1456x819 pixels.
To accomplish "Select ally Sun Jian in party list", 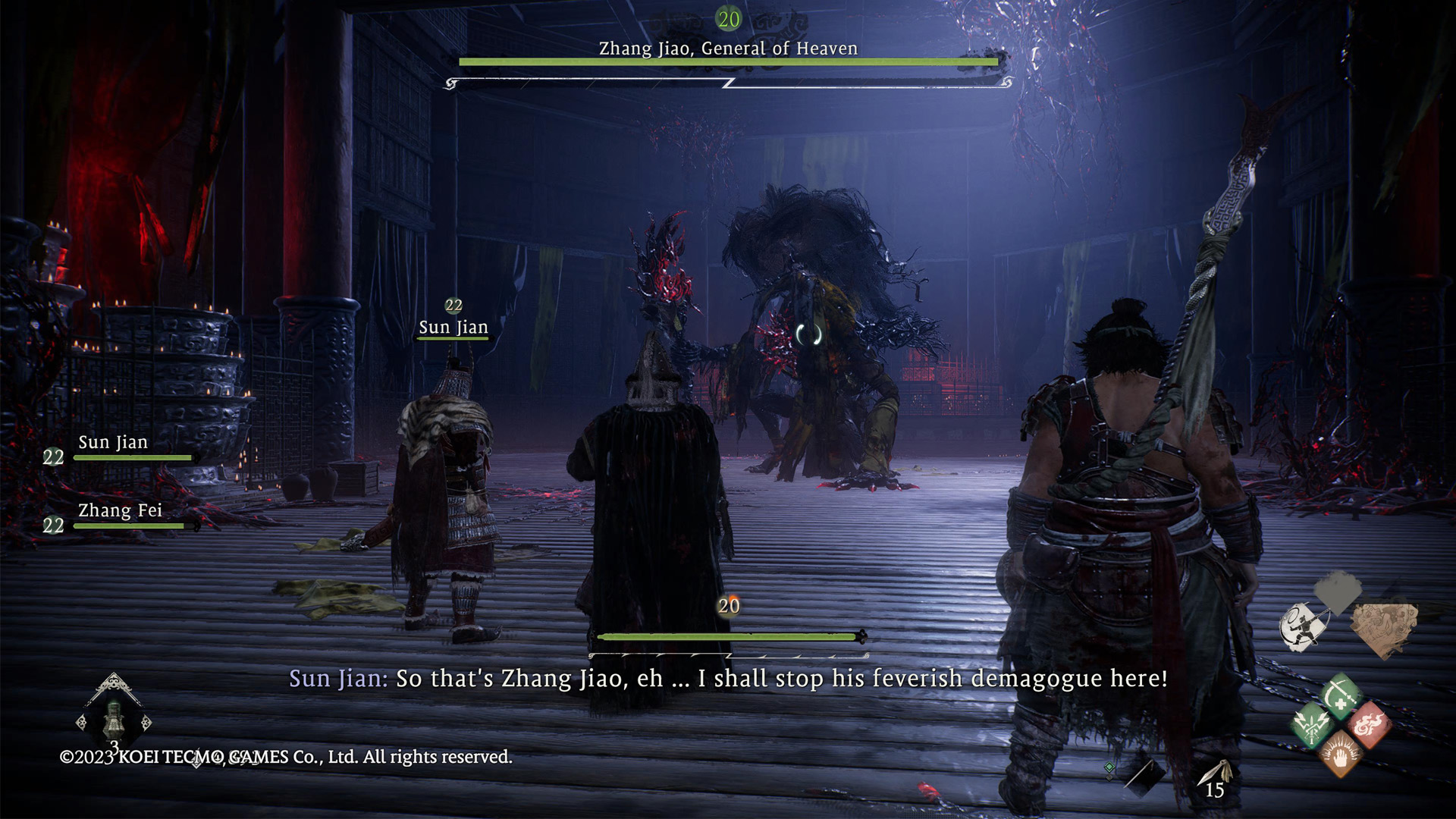I will pyautogui.click(x=113, y=443).
